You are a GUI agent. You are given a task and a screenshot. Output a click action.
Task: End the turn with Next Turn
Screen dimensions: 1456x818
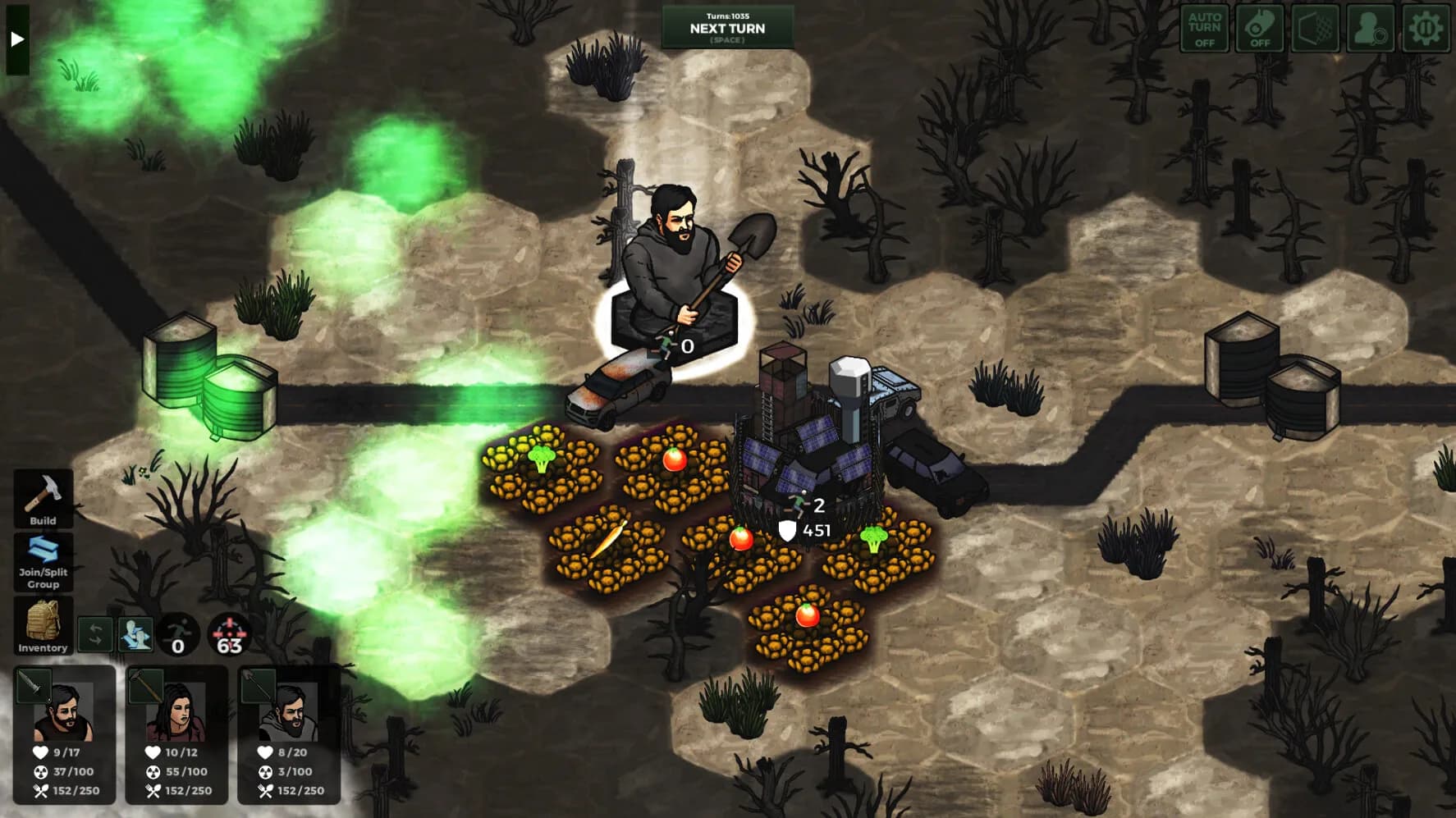coord(727,28)
